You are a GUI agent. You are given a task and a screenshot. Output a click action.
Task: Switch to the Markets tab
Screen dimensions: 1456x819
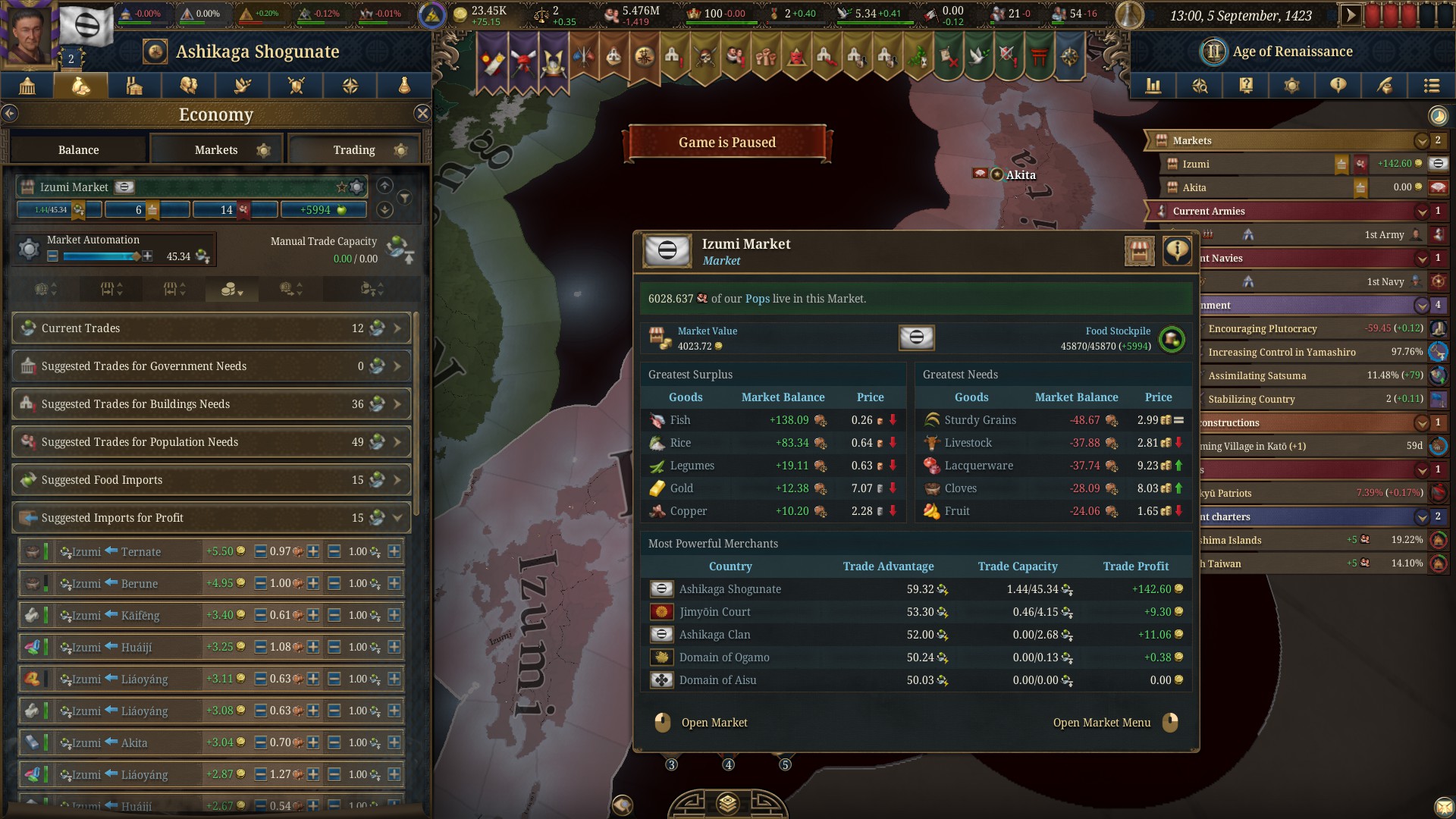[x=216, y=149]
